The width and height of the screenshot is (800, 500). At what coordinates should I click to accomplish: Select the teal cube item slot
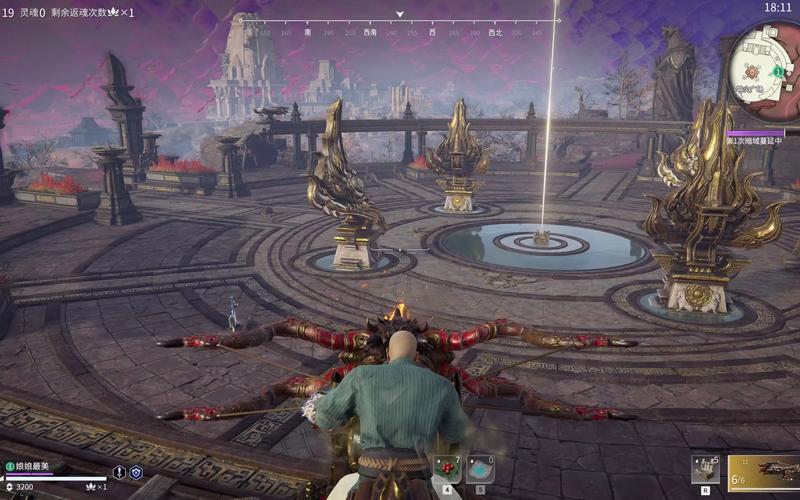tap(481, 468)
